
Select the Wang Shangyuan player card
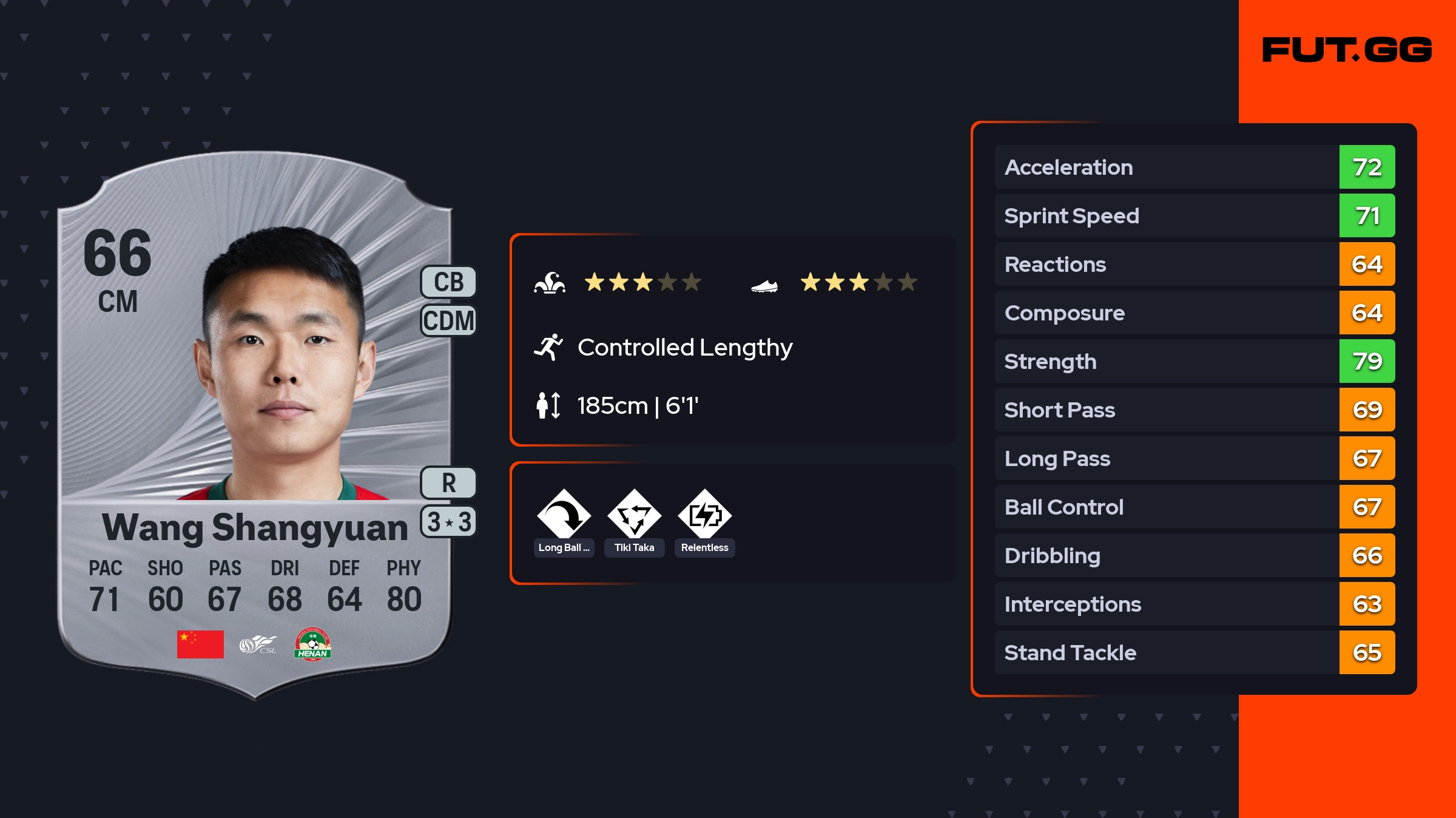255,425
